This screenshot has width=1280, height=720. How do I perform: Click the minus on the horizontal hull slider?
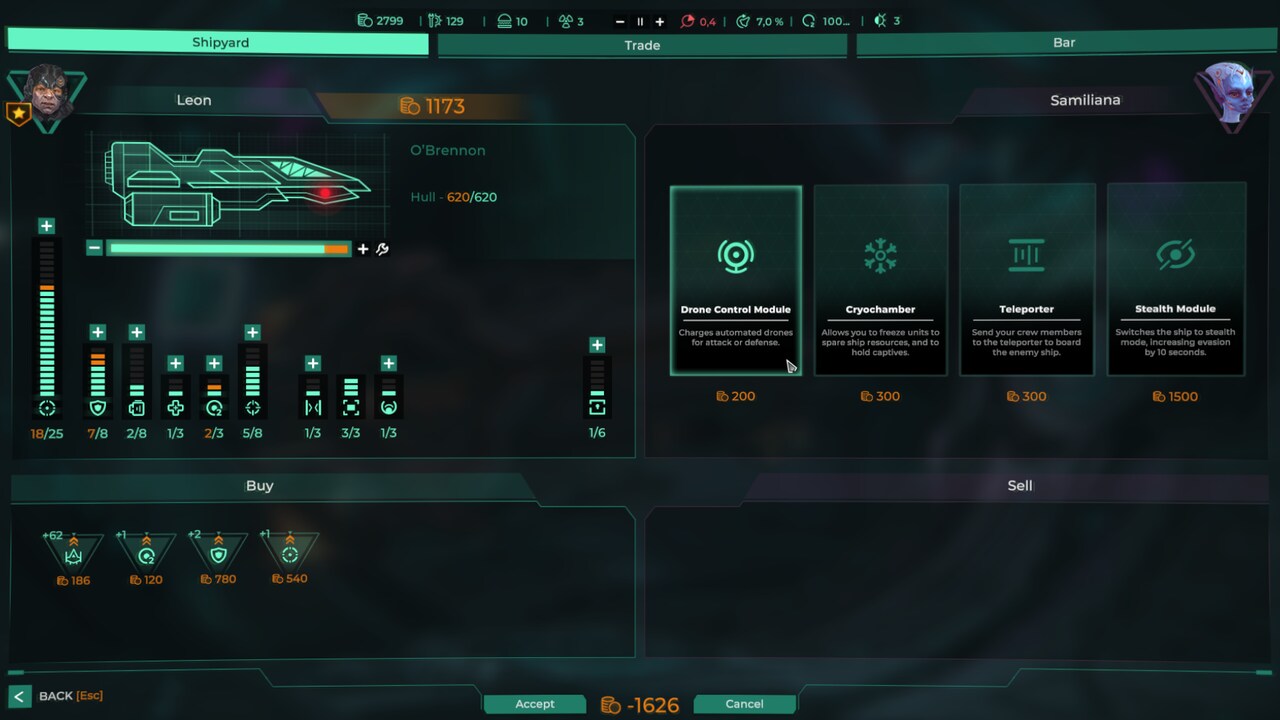(x=94, y=248)
